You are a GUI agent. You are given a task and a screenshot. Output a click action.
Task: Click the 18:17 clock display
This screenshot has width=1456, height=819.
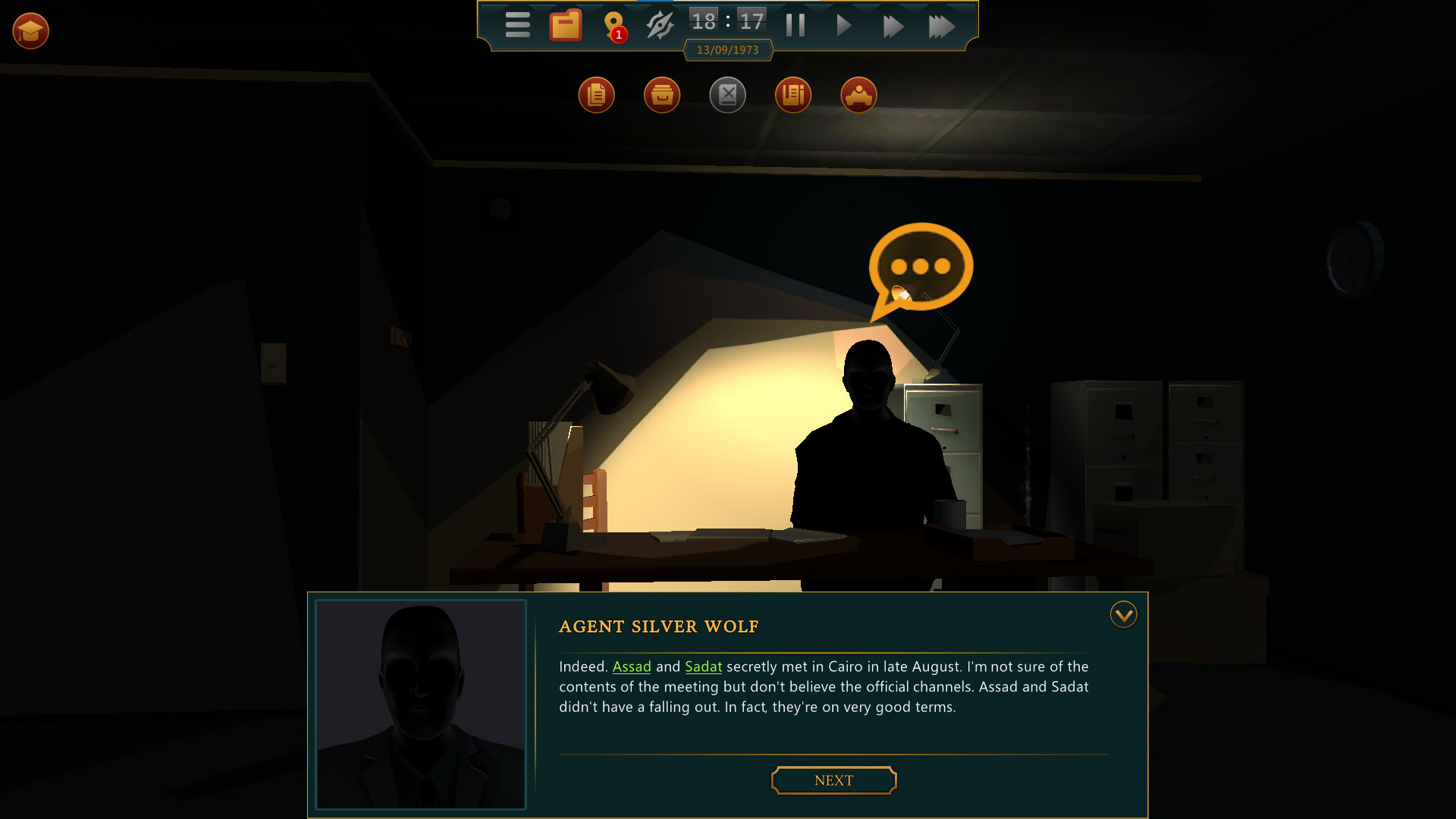click(x=726, y=21)
